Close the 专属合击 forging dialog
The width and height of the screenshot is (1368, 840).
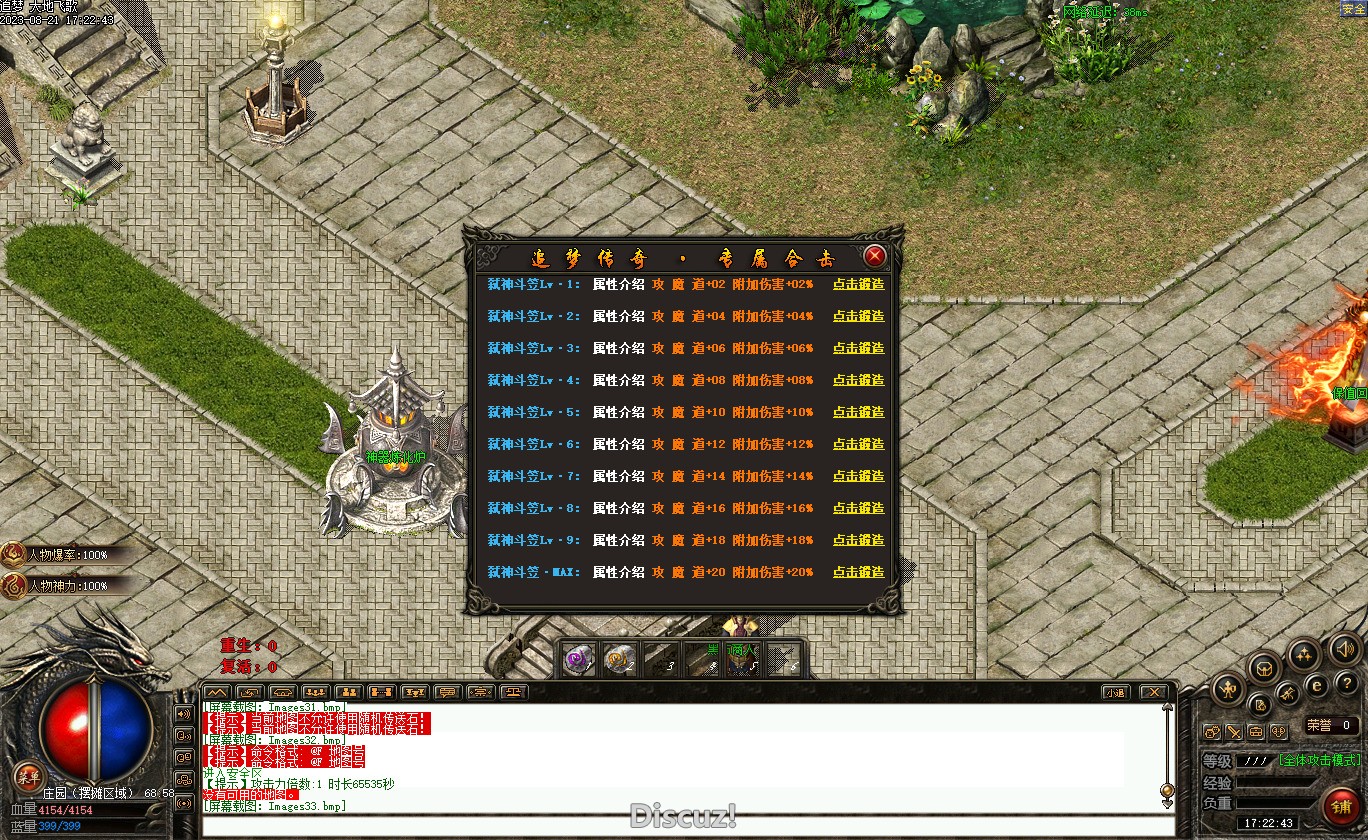(x=875, y=256)
